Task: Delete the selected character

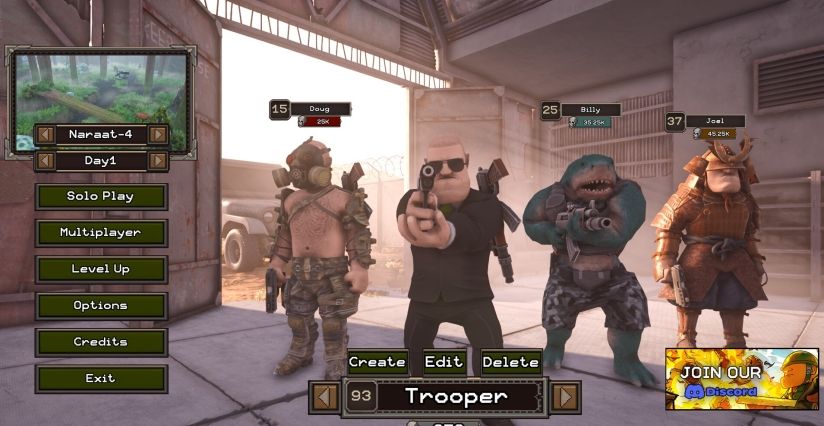Action: pos(510,362)
